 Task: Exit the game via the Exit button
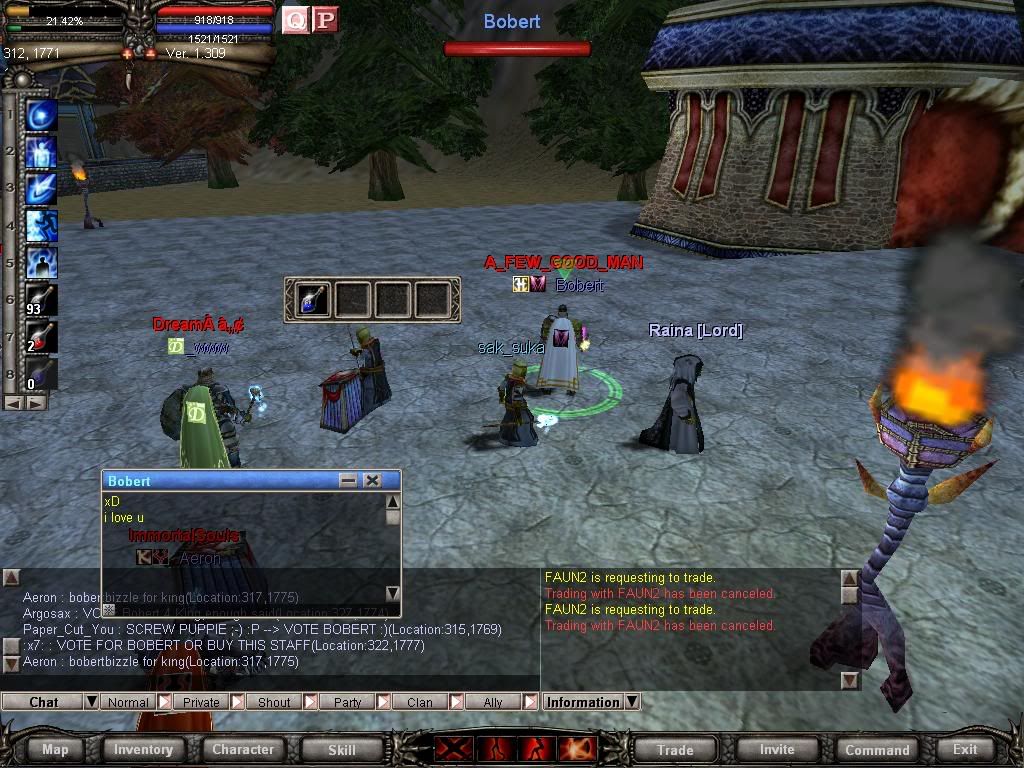tap(965, 749)
